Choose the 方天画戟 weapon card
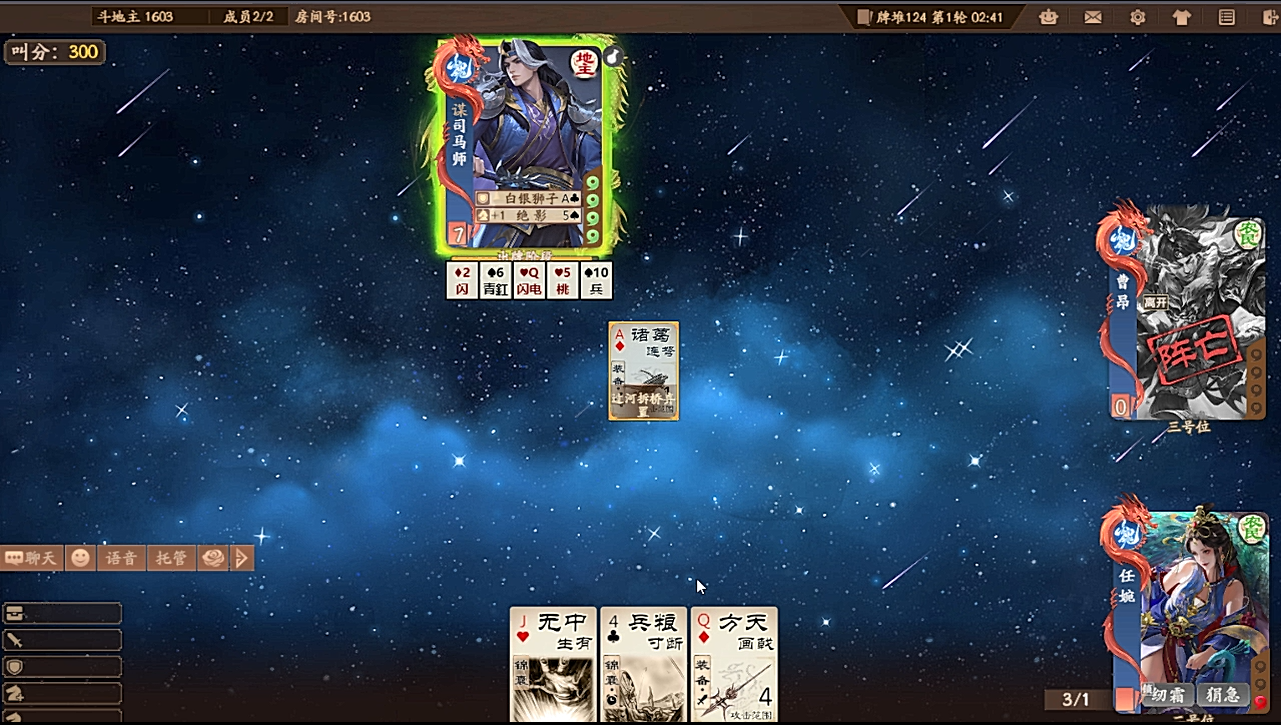The image size is (1281, 725). (x=734, y=664)
